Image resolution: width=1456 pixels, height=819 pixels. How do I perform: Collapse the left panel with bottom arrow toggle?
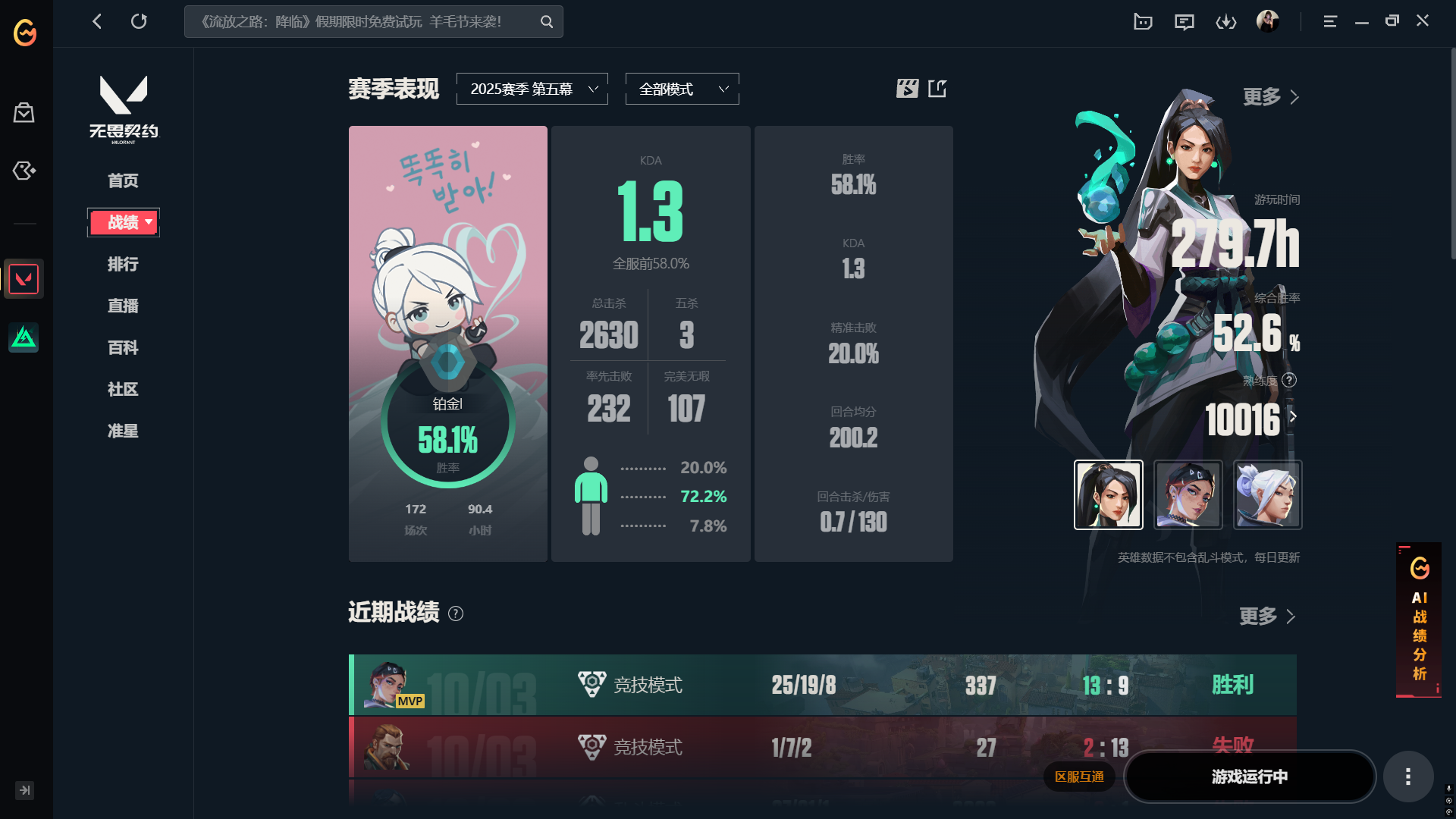point(24,790)
